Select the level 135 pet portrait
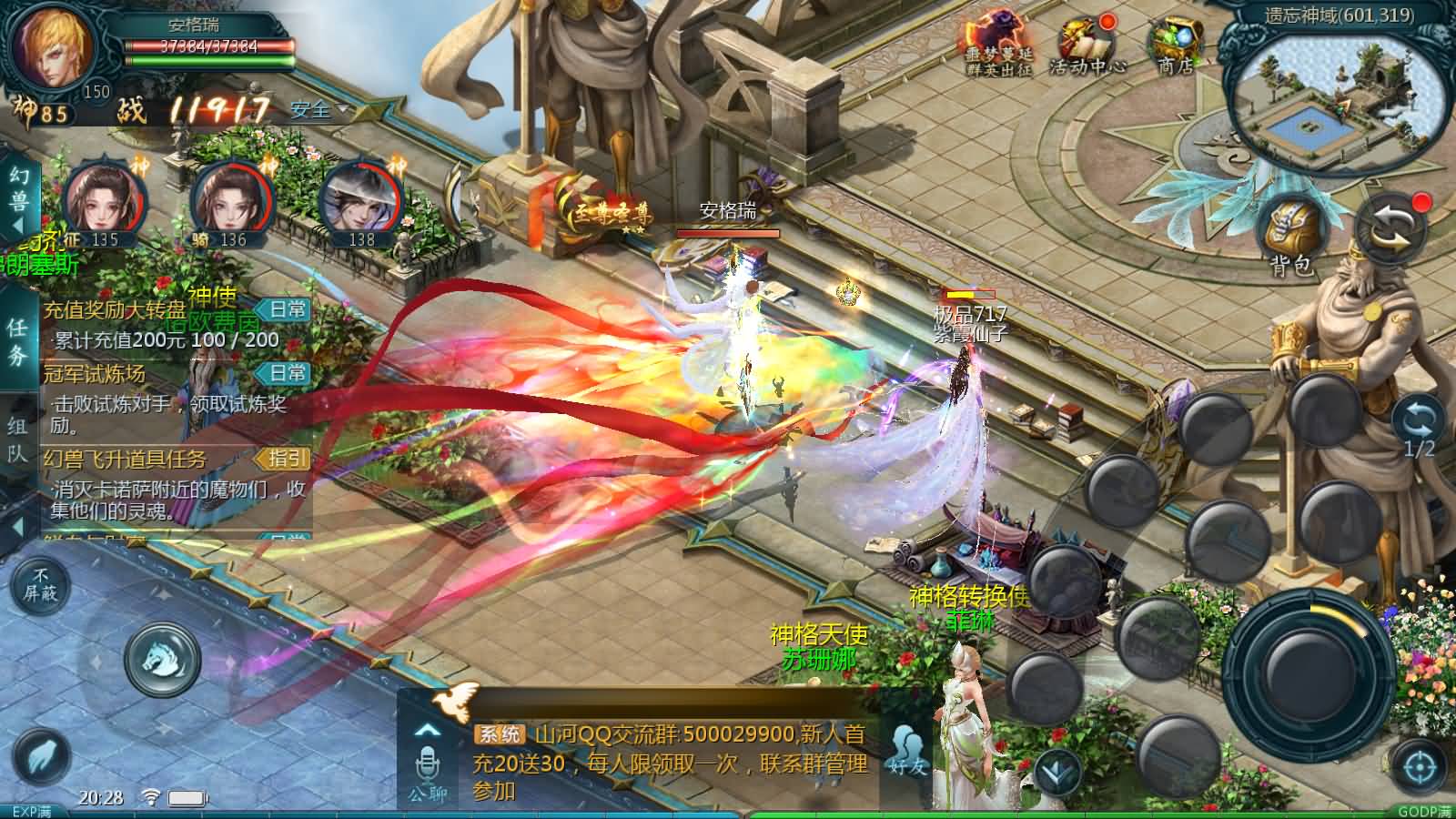The height and width of the screenshot is (819, 1456). click(x=104, y=202)
